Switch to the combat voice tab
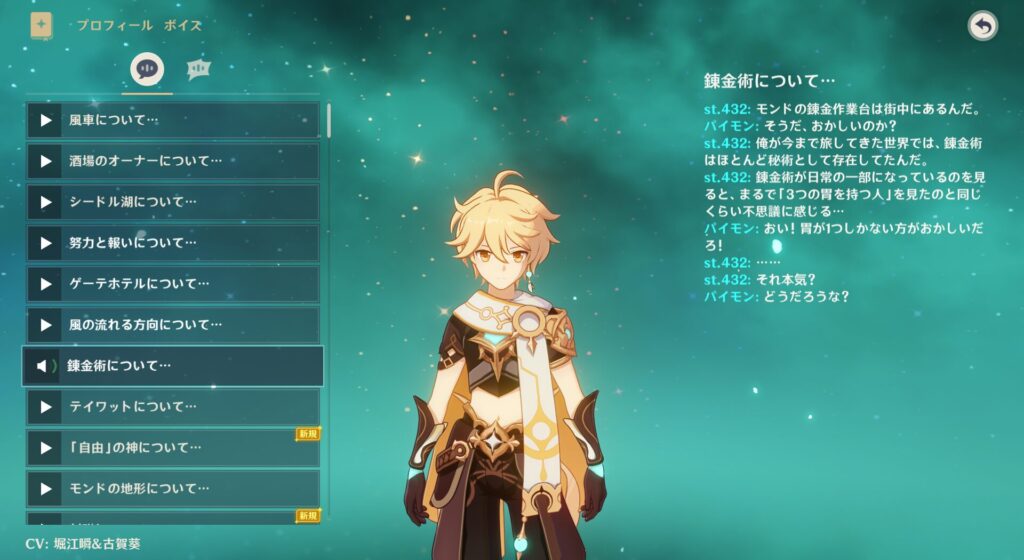 [x=198, y=69]
